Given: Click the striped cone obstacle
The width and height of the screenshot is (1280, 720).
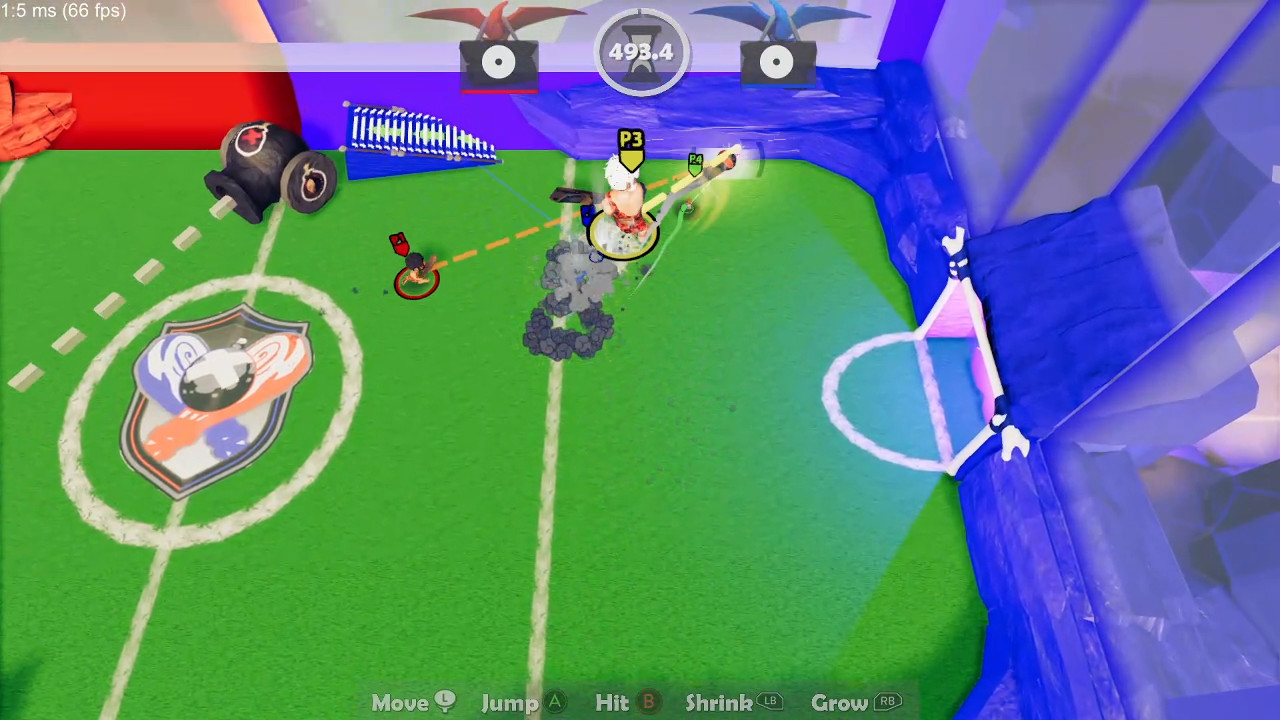Looking at the screenshot, I should coord(420,135).
